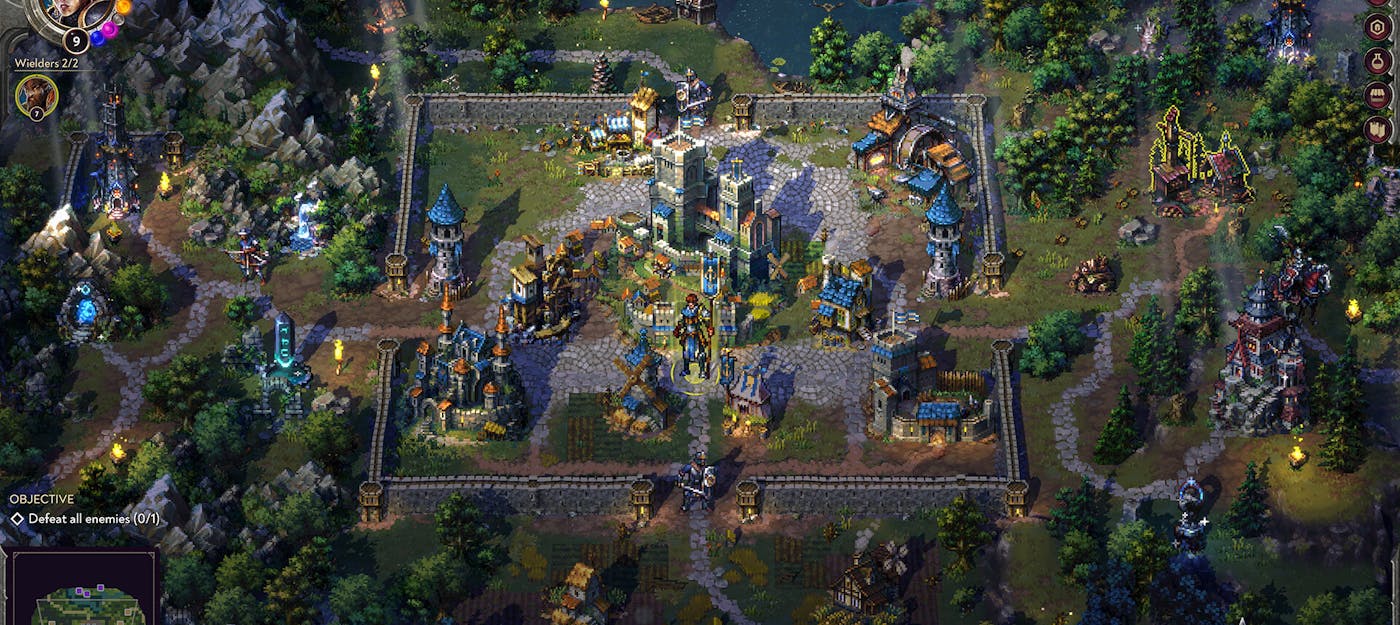Viewport: 1400px width, 625px height.
Task: Select the bearded wielder portrait
Action: click(x=36, y=97)
